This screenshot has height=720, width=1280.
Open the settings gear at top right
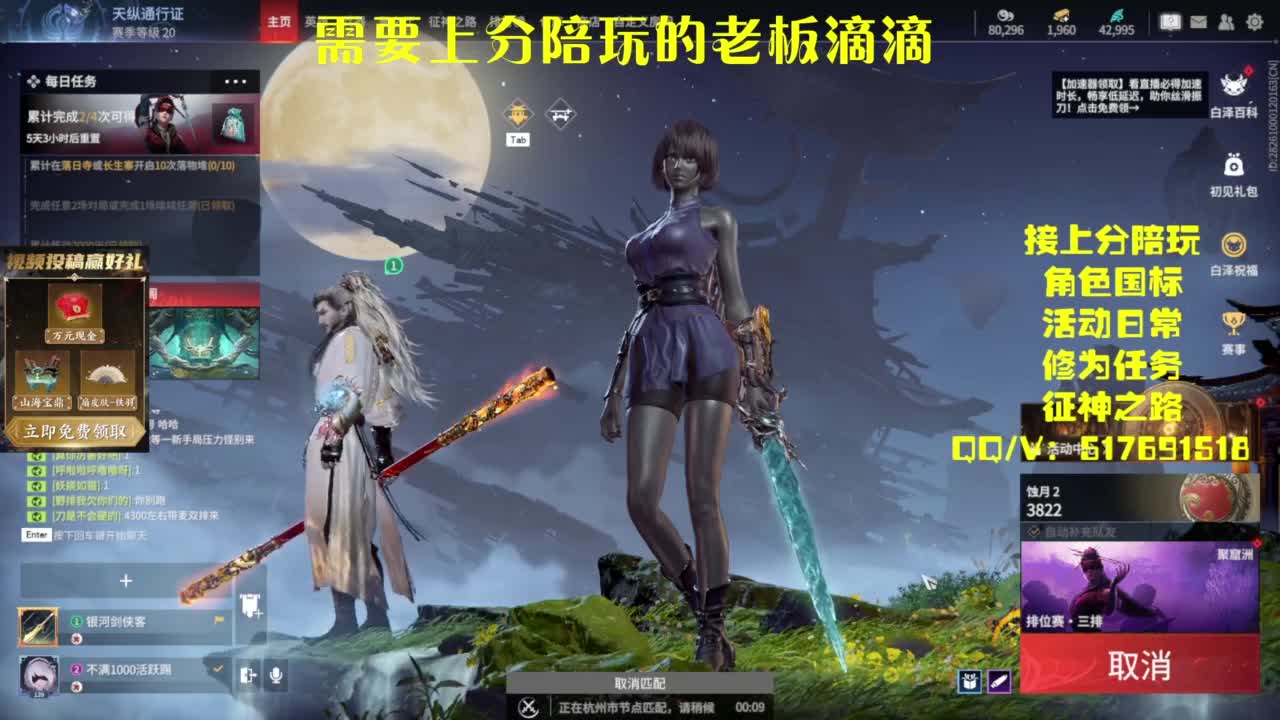coord(1253,21)
